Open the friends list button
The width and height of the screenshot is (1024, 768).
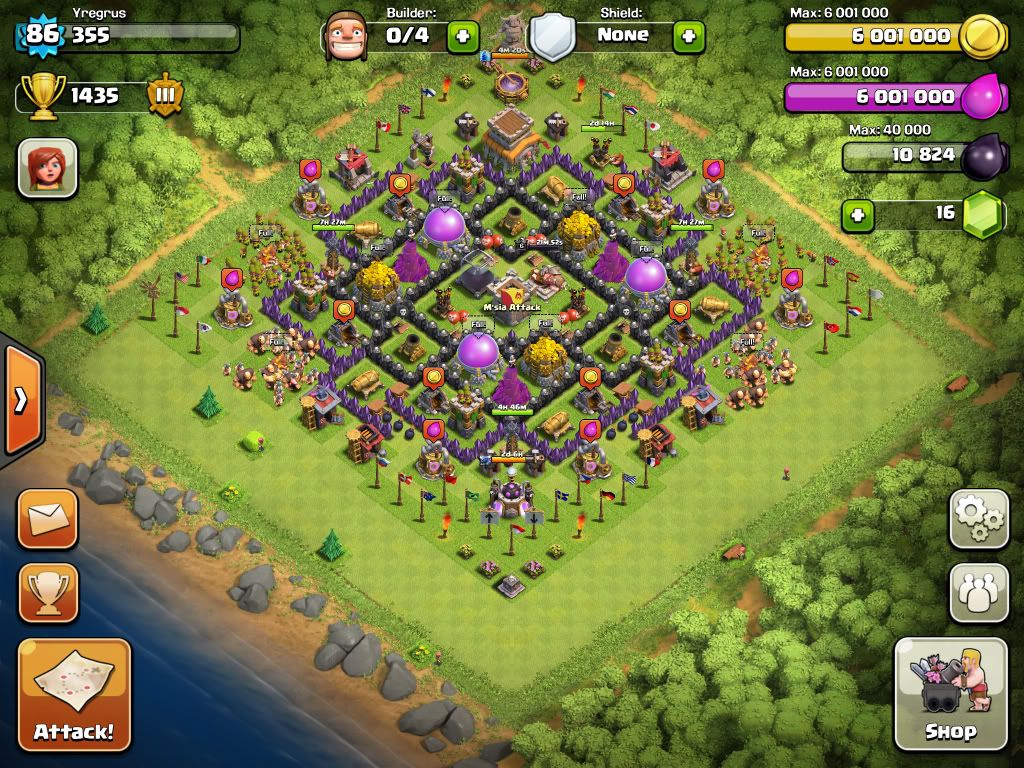(x=978, y=593)
